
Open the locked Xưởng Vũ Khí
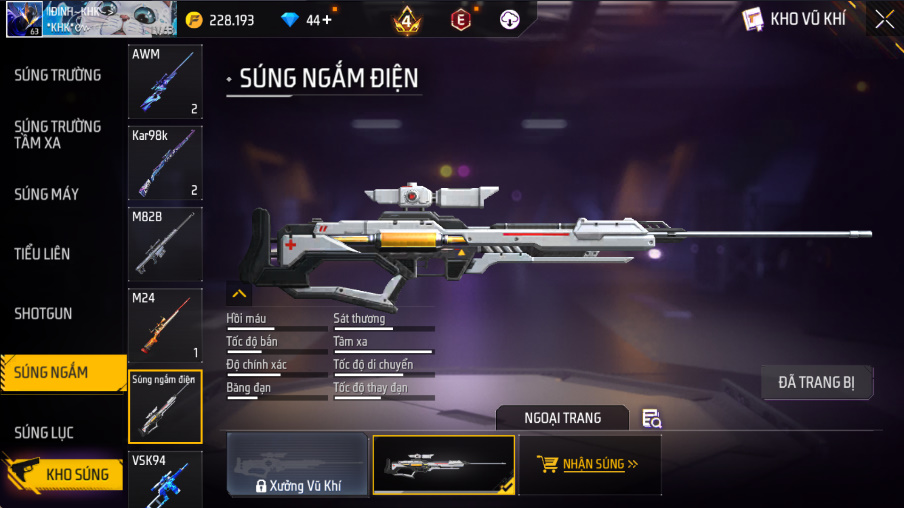(297, 465)
